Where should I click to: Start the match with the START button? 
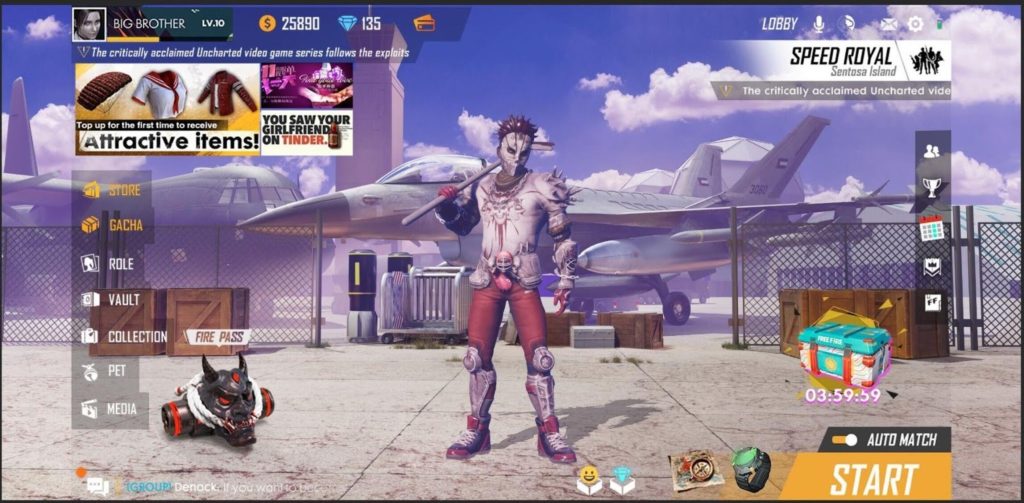click(x=872, y=479)
